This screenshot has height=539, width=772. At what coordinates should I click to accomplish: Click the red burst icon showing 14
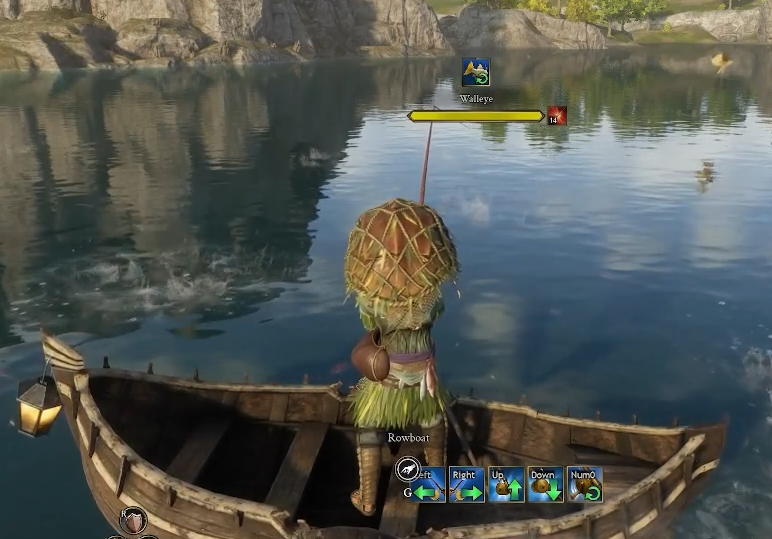tap(557, 116)
